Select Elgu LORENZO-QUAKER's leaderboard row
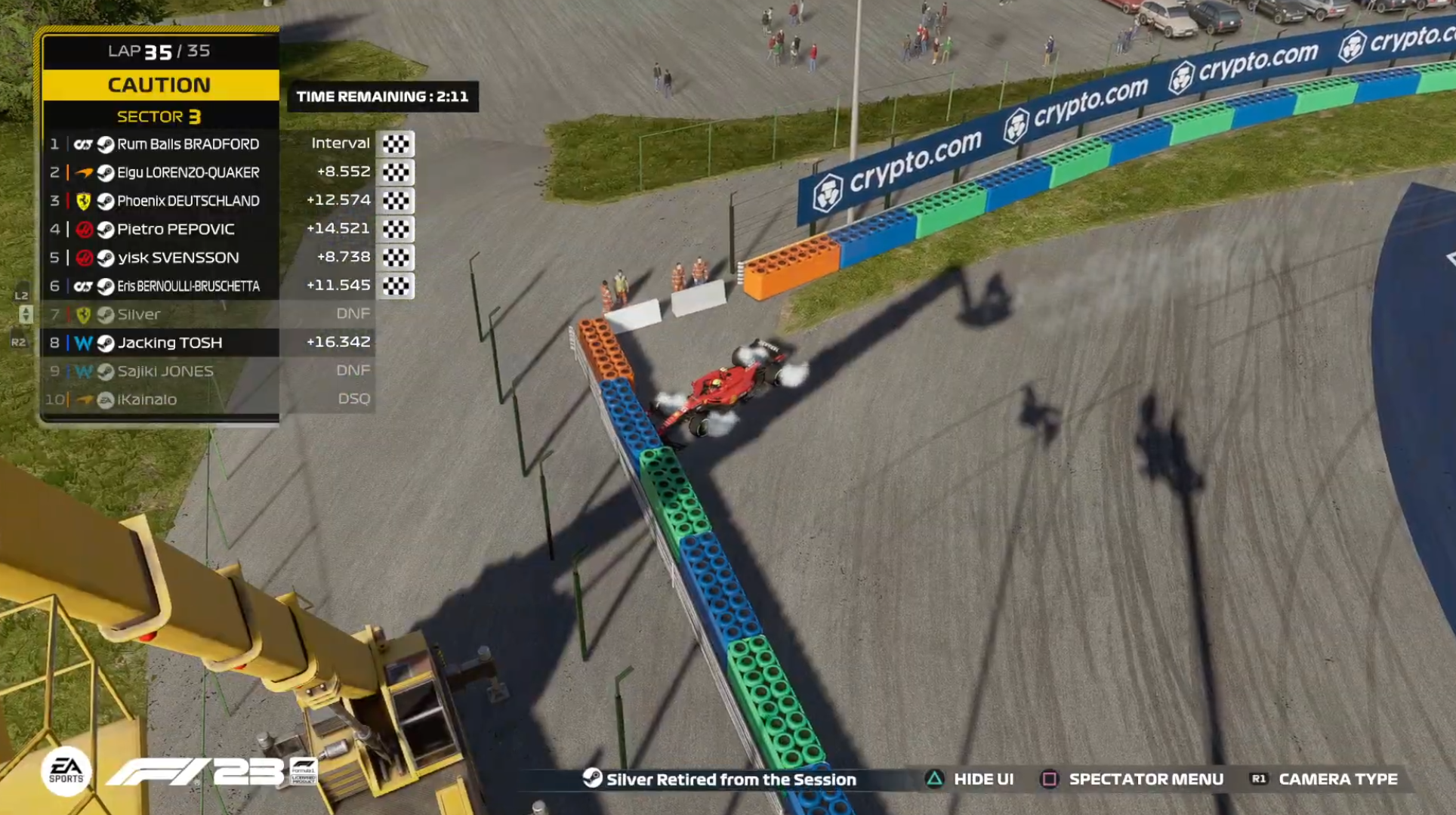This screenshot has width=1456, height=815. pyautogui.click(x=188, y=172)
